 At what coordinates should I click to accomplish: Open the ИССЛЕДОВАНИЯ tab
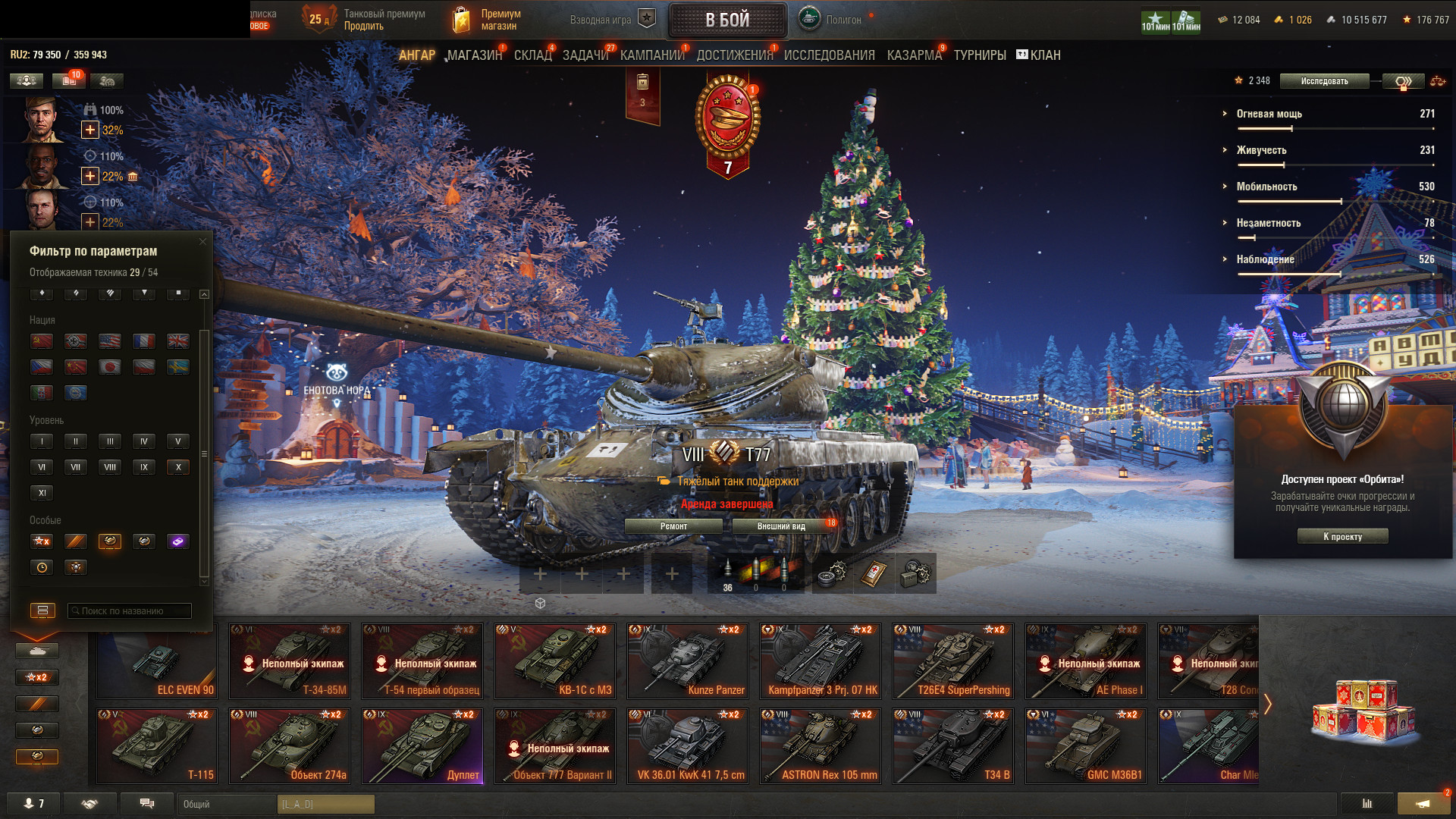coord(829,55)
